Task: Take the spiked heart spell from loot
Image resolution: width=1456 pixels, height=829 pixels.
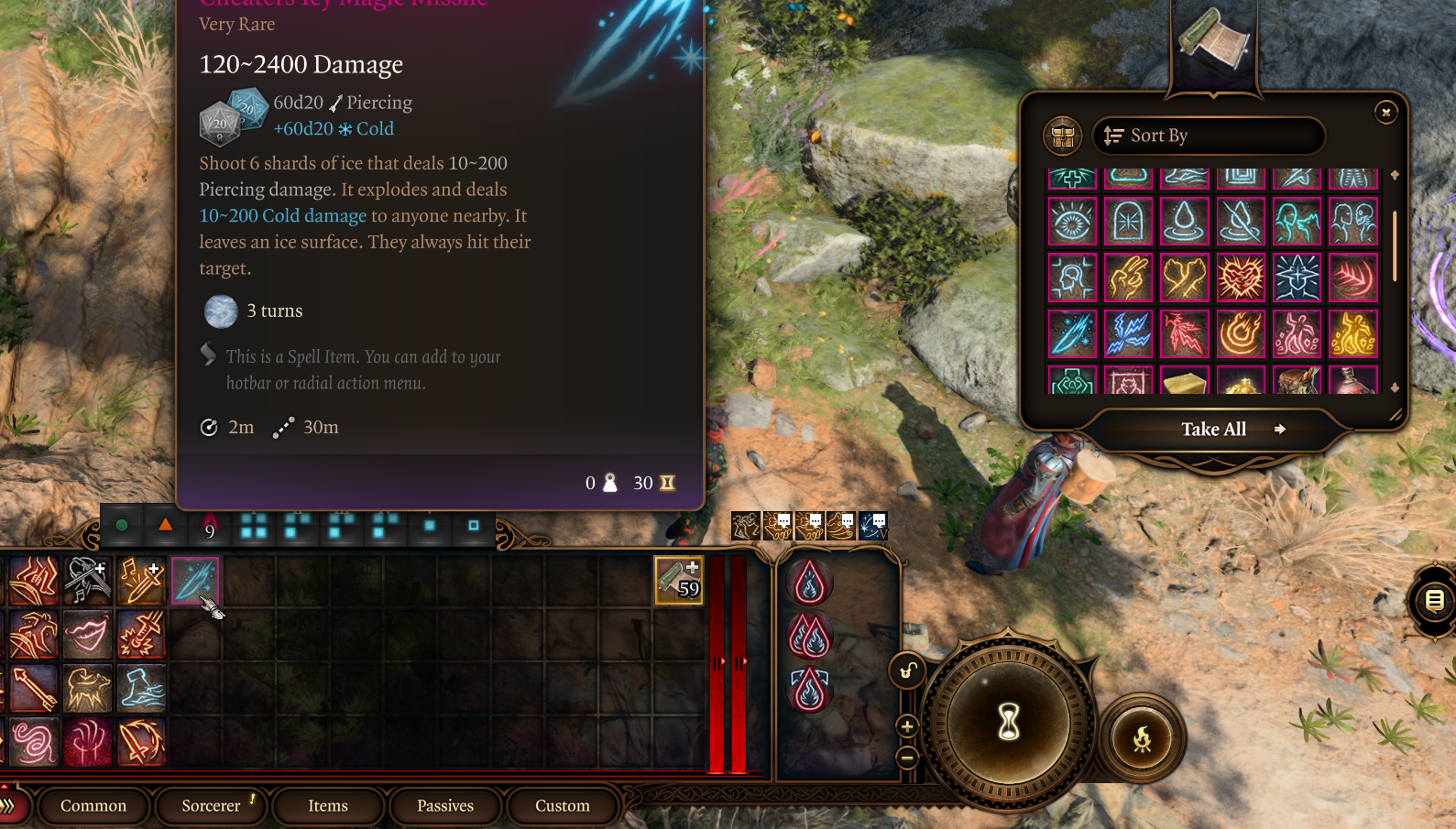Action: point(1241,278)
